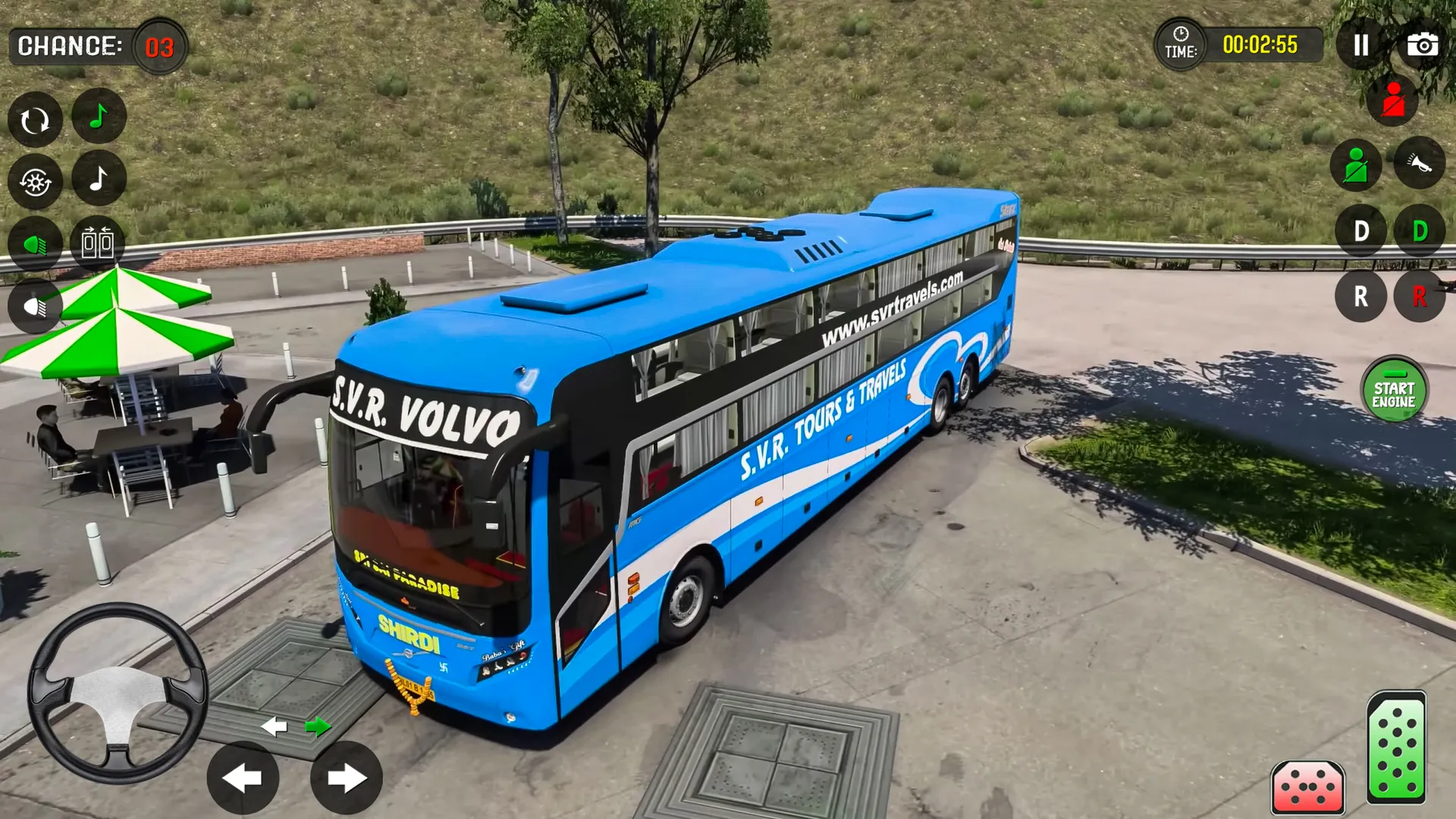The width and height of the screenshot is (1456, 819).
Task: Select the red R reverse gear
Action: tap(1420, 297)
